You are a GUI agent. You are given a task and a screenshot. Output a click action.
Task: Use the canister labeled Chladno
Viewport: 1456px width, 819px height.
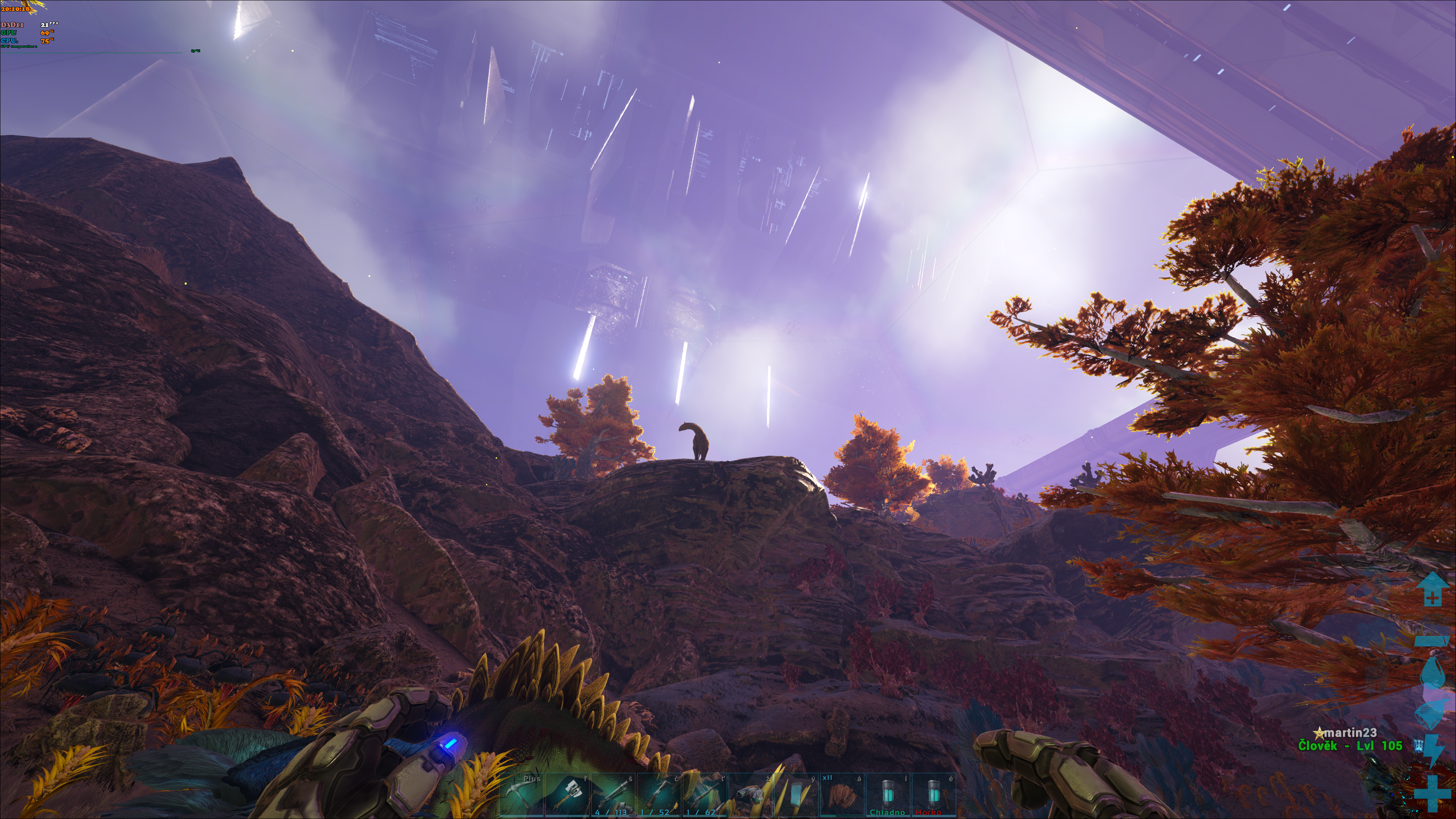[888, 795]
